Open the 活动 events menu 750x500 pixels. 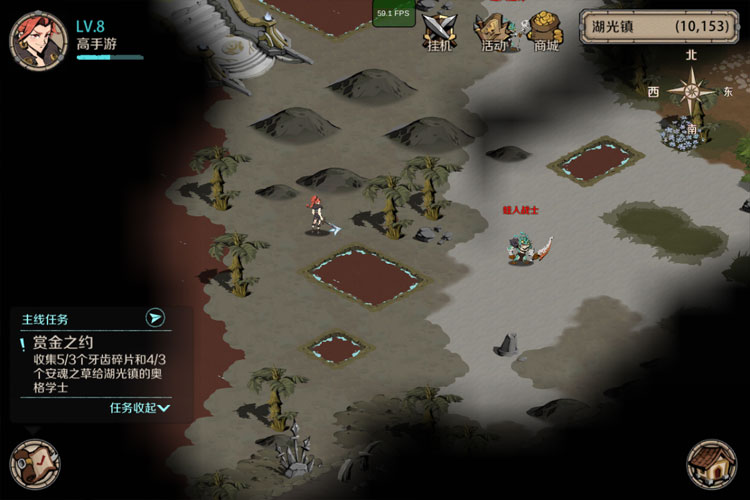pos(493,32)
